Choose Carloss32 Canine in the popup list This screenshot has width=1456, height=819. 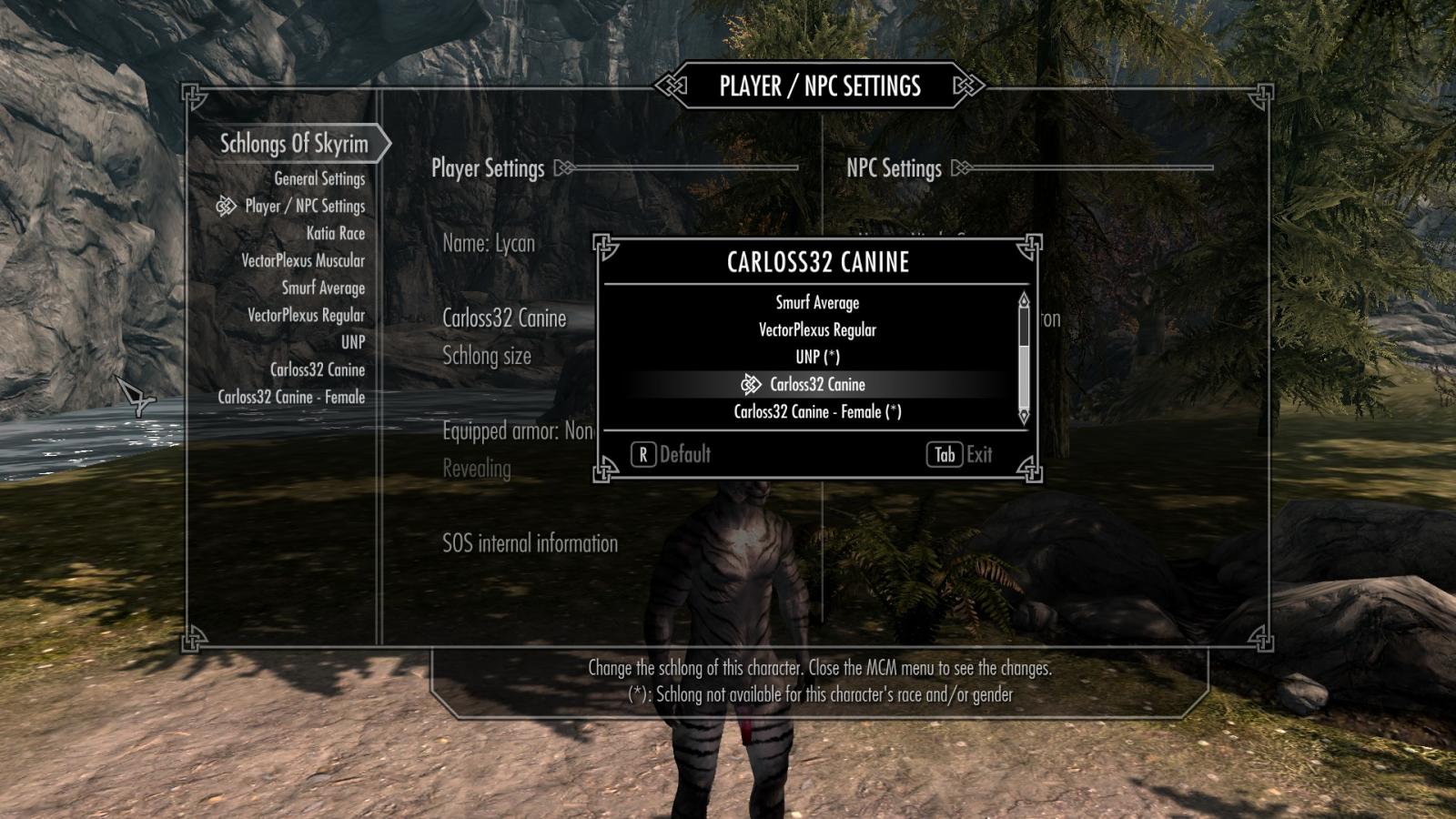(x=816, y=385)
